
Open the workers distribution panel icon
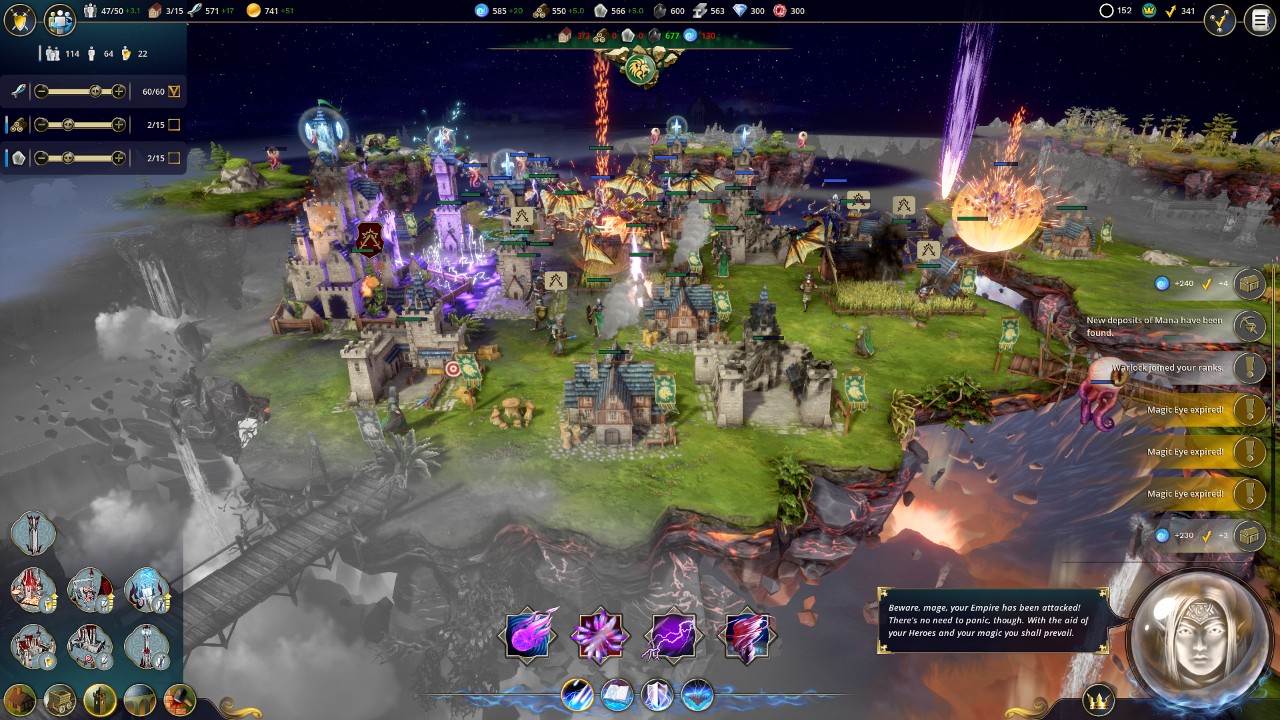pyautogui.click(x=60, y=19)
